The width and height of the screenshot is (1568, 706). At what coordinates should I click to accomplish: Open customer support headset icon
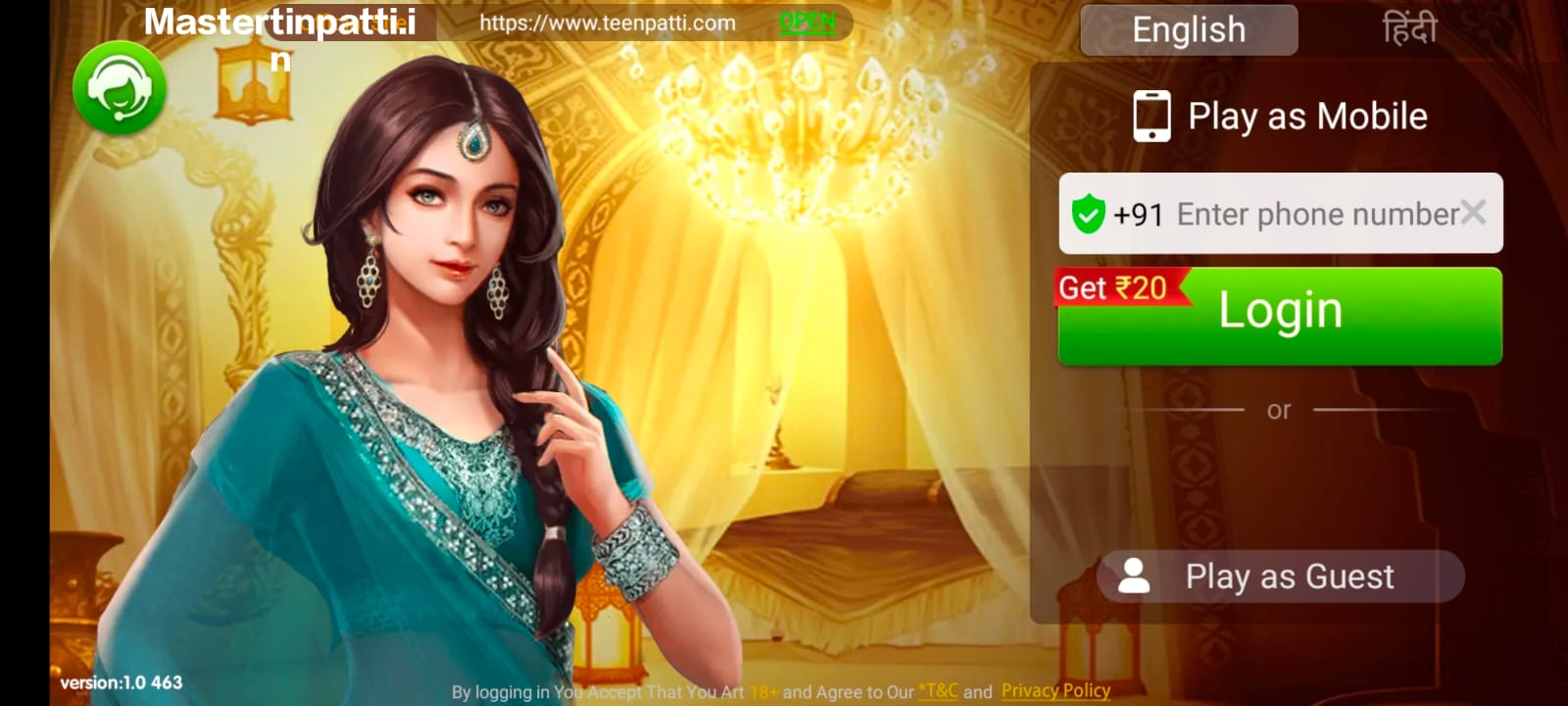[x=120, y=87]
